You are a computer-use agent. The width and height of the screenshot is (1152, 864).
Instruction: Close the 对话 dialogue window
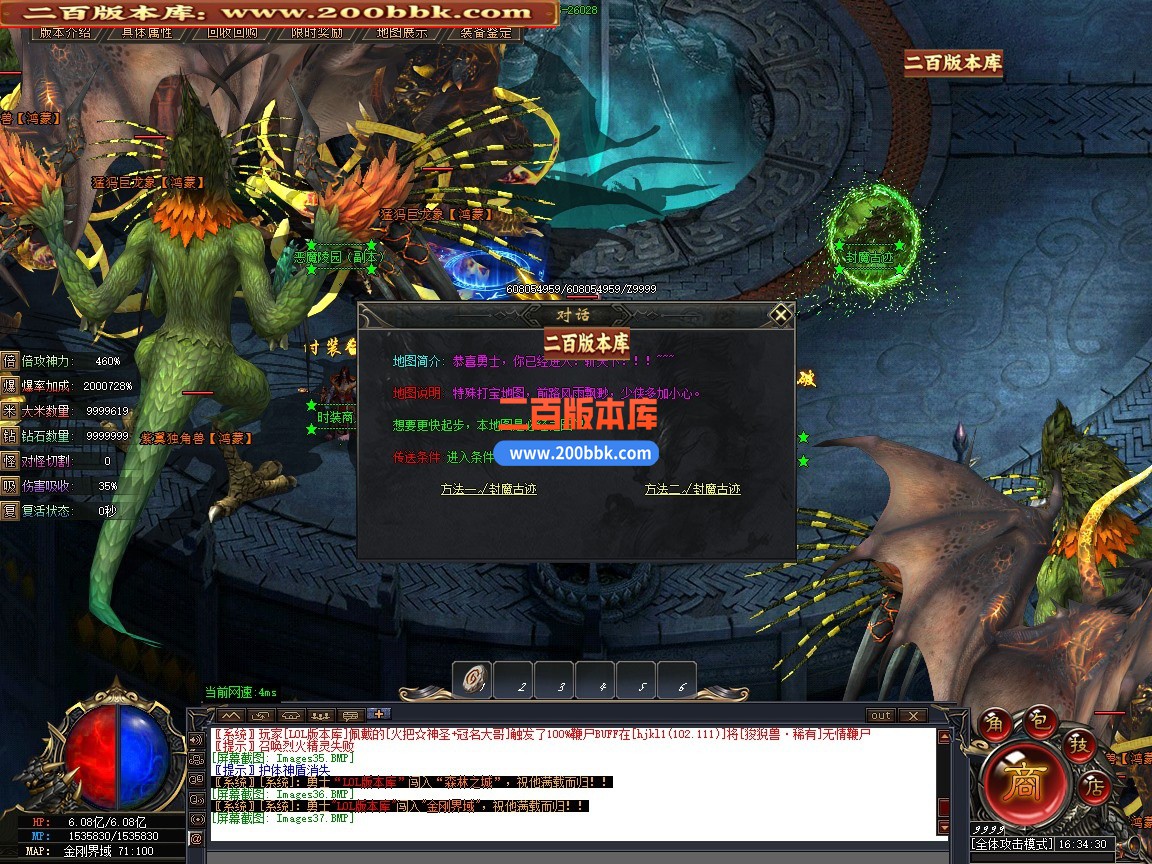pyautogui.click(x=781, y=314)
